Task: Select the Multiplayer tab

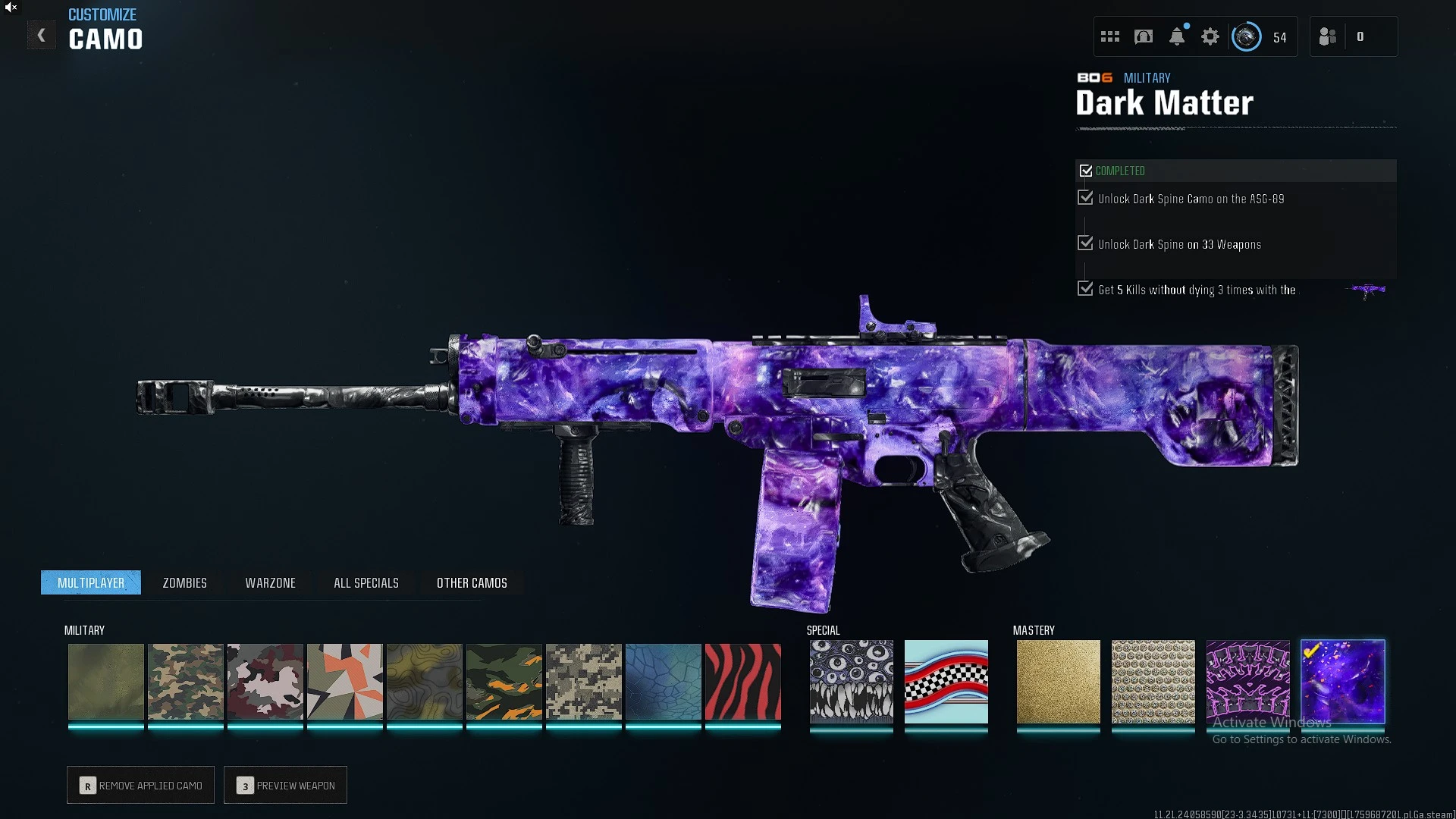Action: tap(91, 582)
